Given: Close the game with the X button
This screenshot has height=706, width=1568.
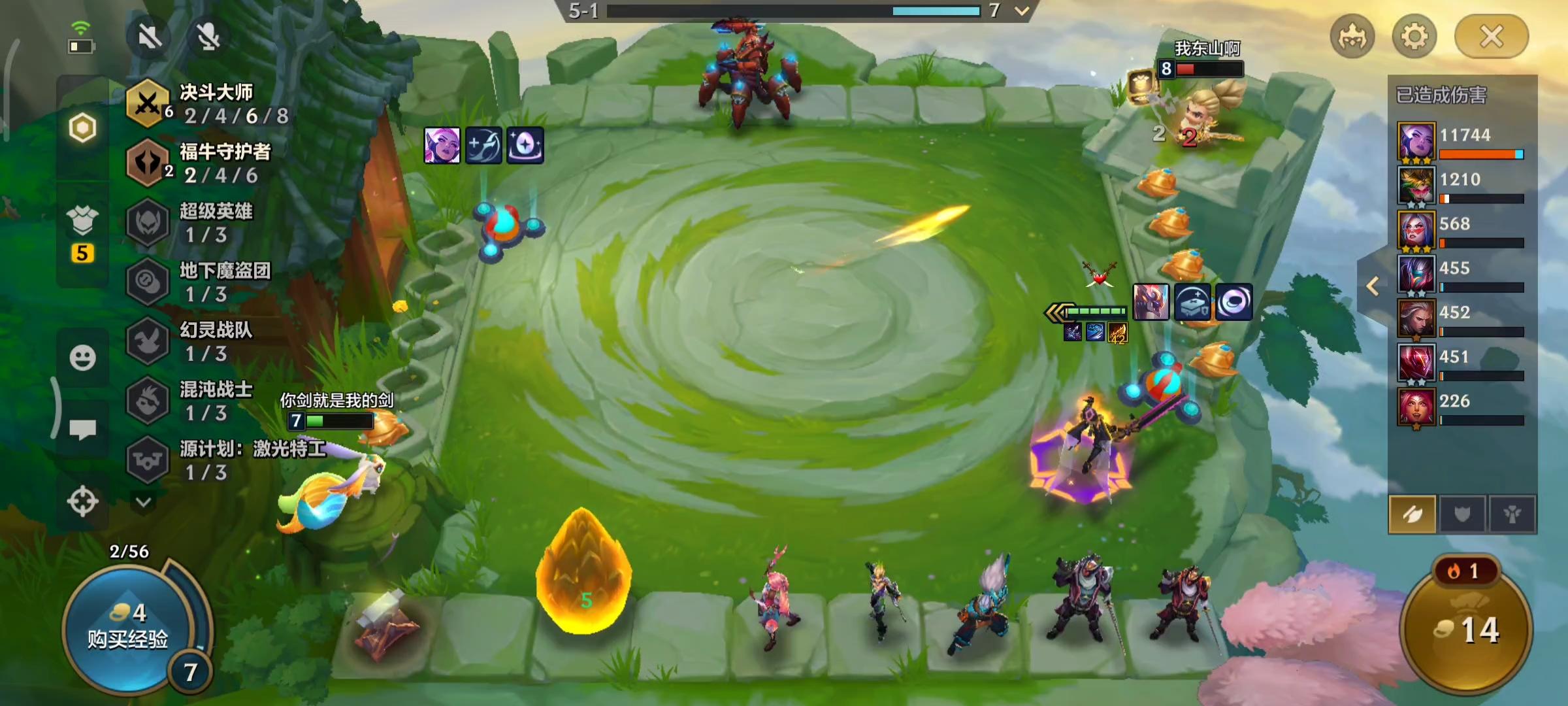Looking at the screenshot, I should click(1491, 37).
